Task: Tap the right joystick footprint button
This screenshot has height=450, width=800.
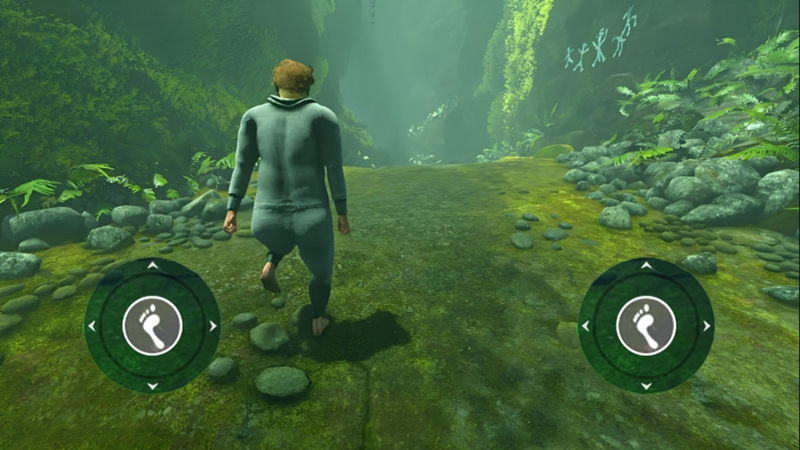Action: click(x=646, y=326)
